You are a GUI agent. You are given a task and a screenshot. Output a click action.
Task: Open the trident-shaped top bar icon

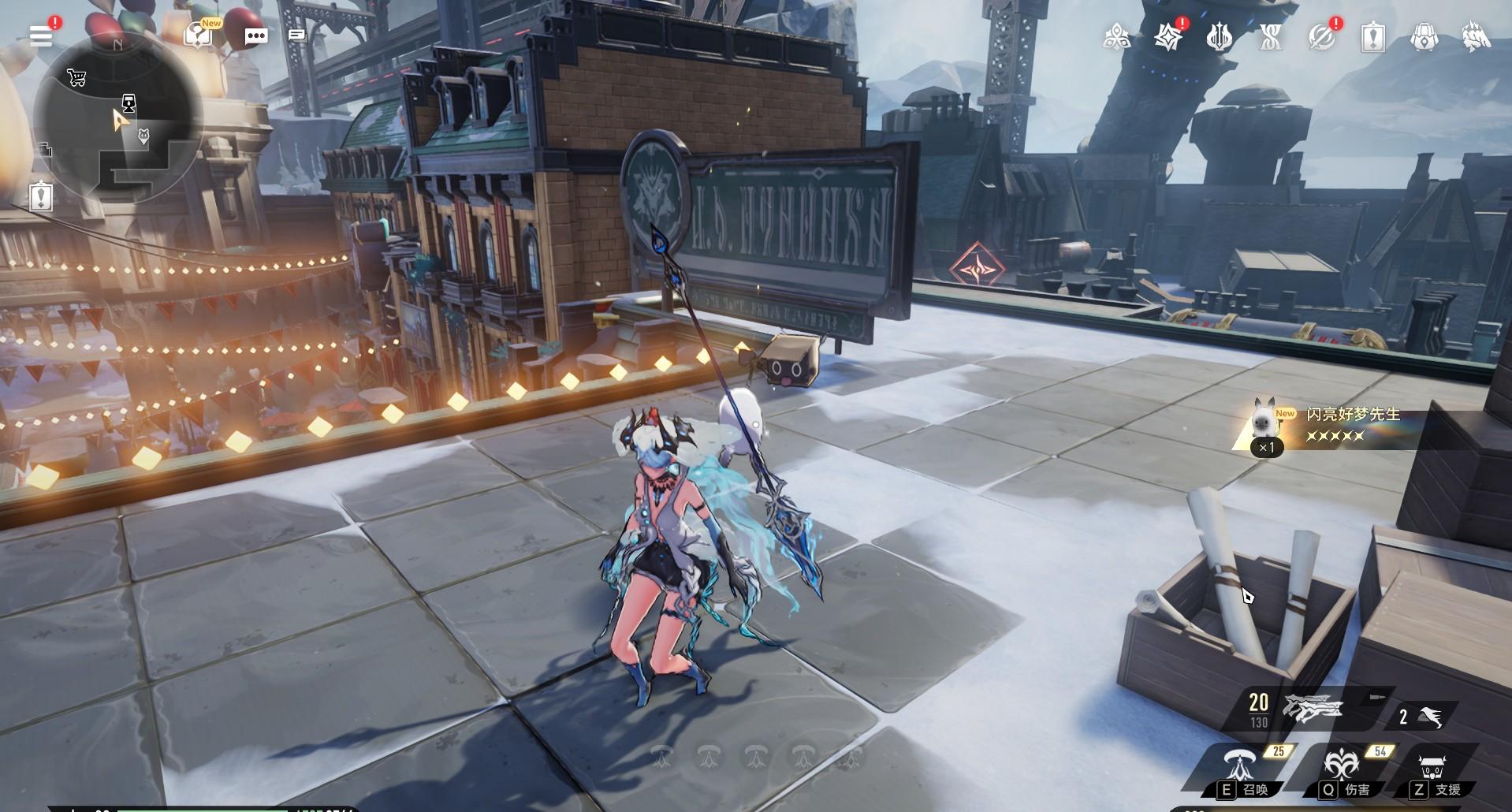(1219, 37)
